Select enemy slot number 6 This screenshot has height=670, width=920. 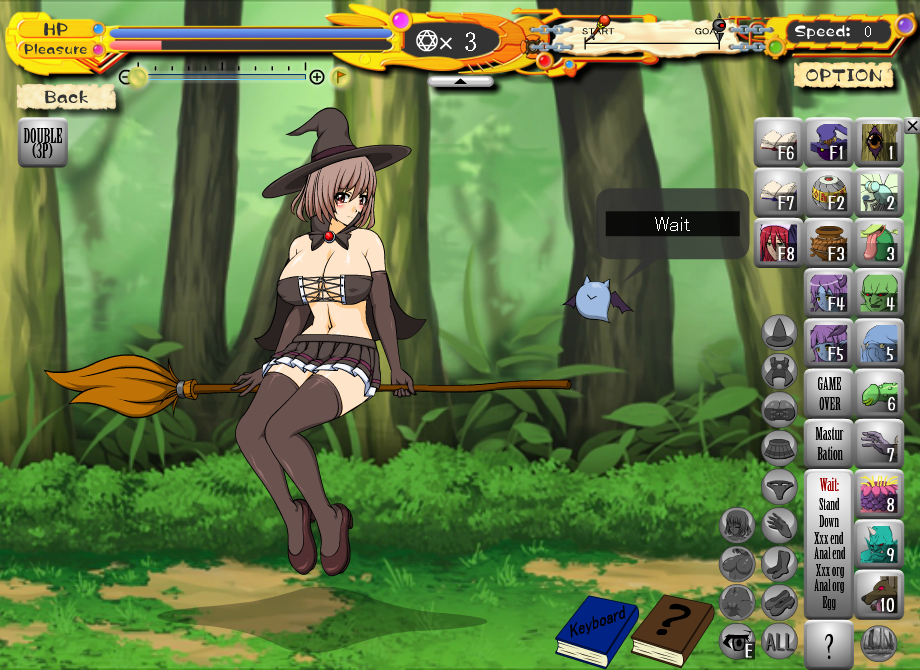880,393
